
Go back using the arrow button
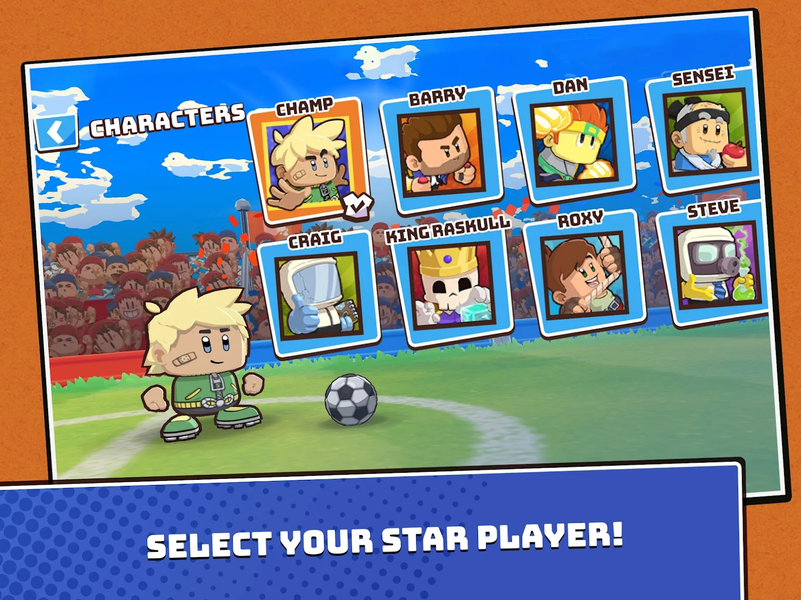[56, 131]
